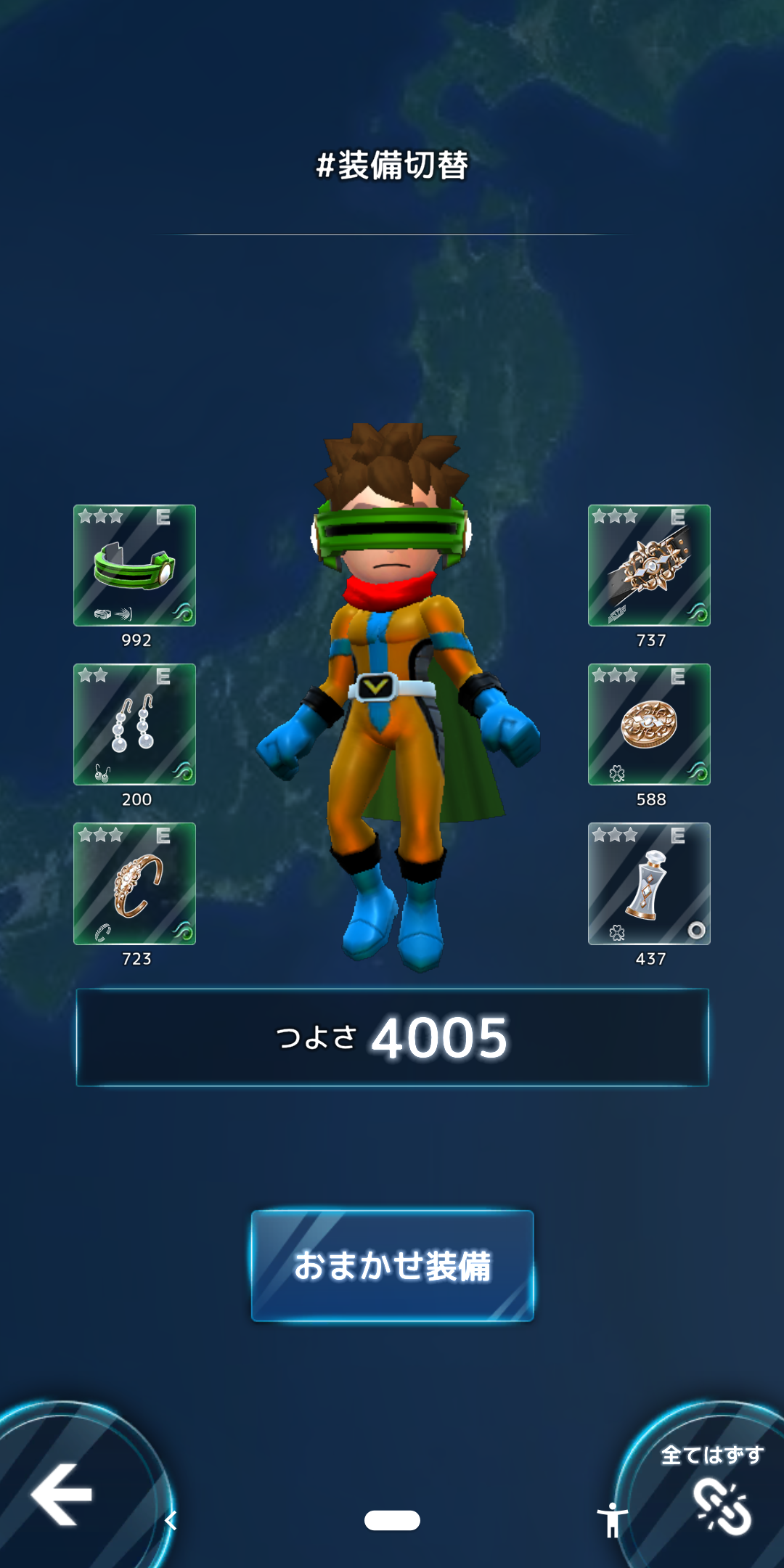This screenshot has height=1568, width=784.
Task: Open the pearl earrings equipment slot
Action: (x=134, y=724)
